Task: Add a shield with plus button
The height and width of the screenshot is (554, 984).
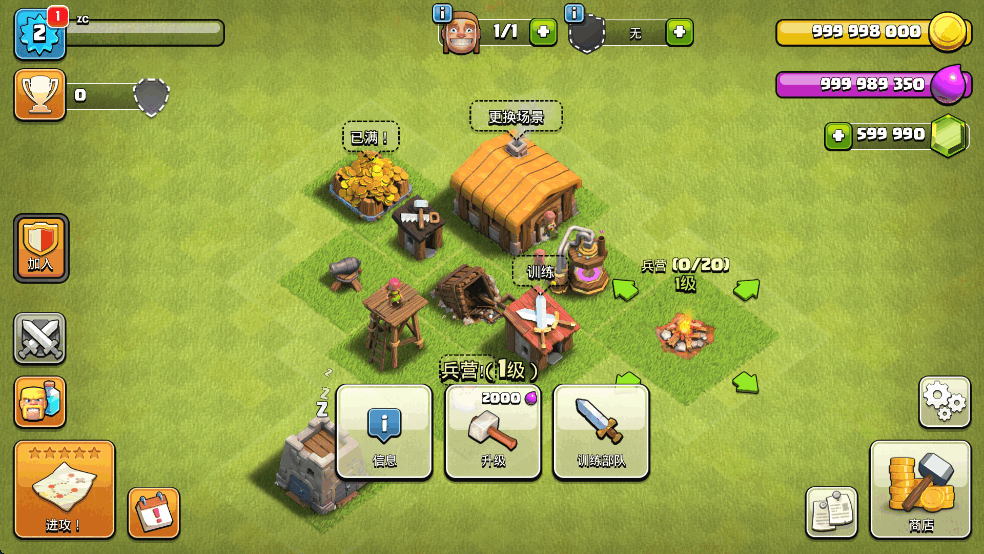Action: [679, 32]
